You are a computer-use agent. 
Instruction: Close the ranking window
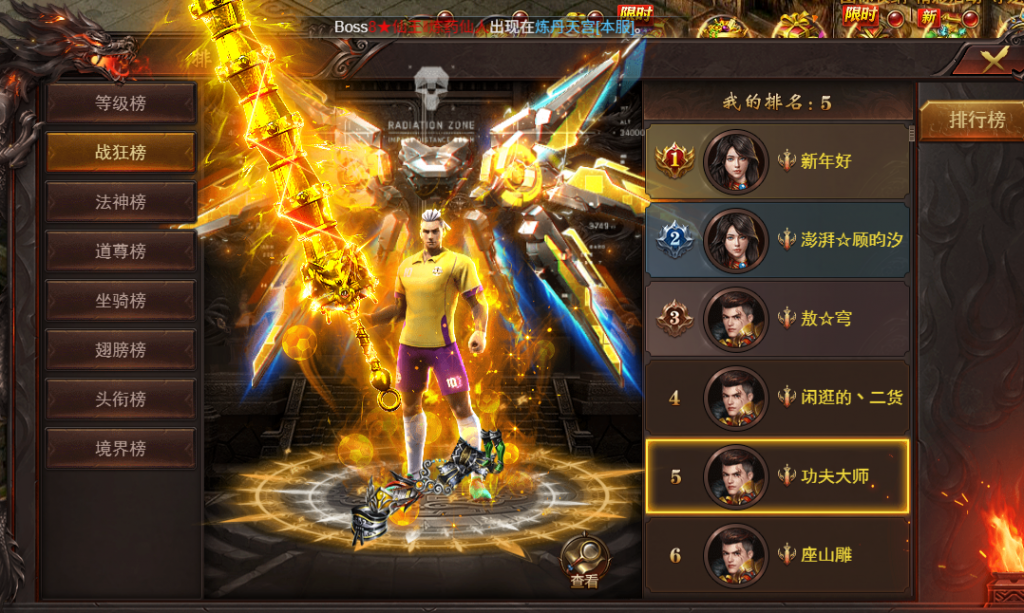(992, 59)
